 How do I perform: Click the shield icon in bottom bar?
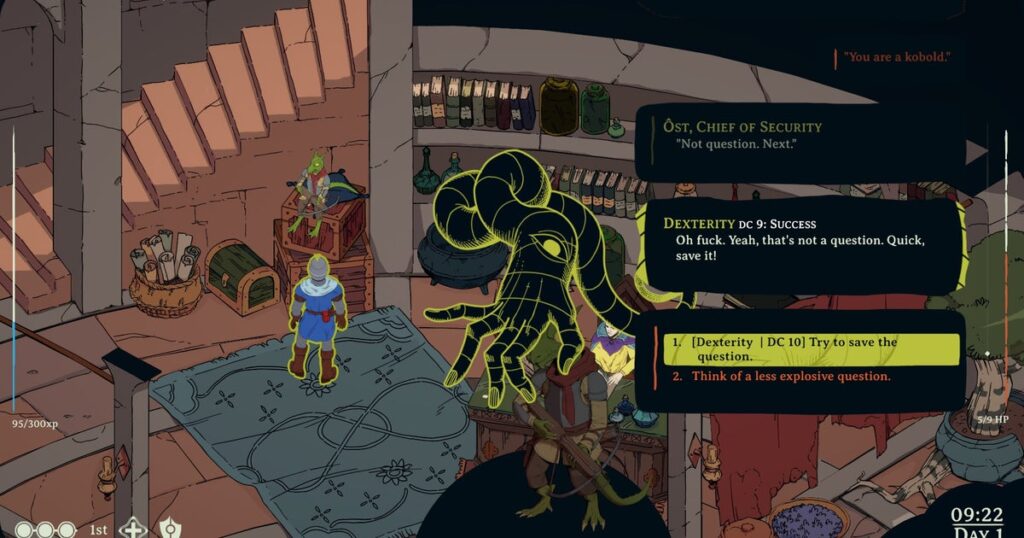pyautogui.click(x=169, y=528)
